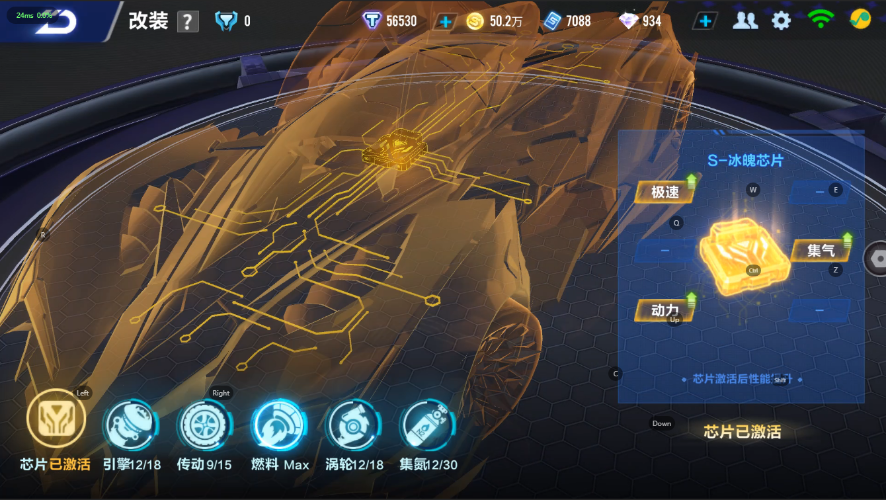Image resolution: width=886 pixels, height=500 pixels.
Task: Tap the hexagon button on right edge
Action: 877,257
